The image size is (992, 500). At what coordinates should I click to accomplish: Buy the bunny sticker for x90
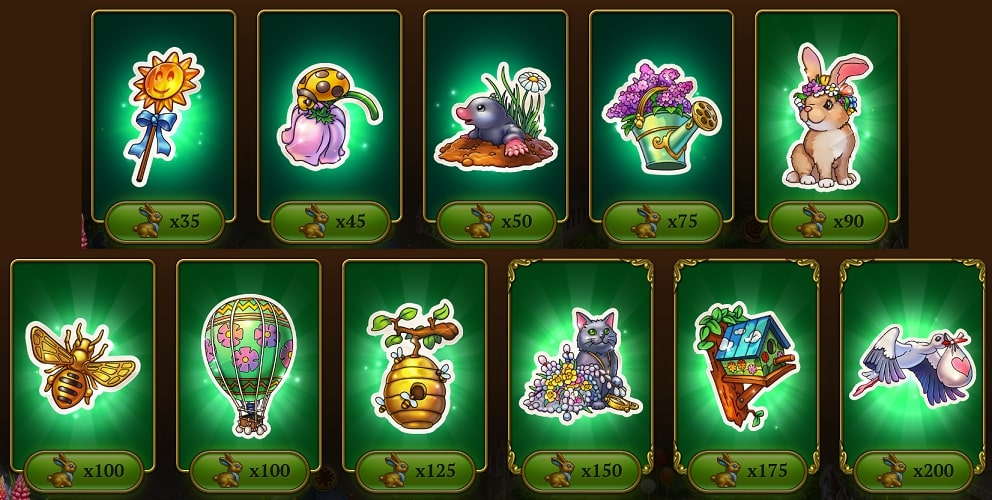[829, 222]
